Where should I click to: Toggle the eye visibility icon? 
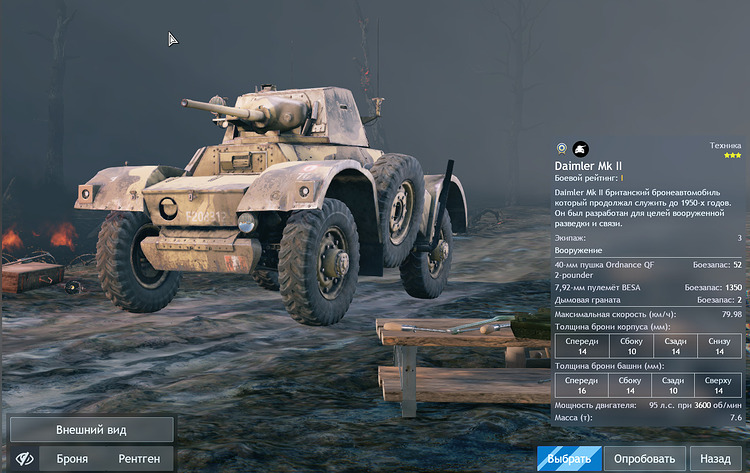point(24,458)
